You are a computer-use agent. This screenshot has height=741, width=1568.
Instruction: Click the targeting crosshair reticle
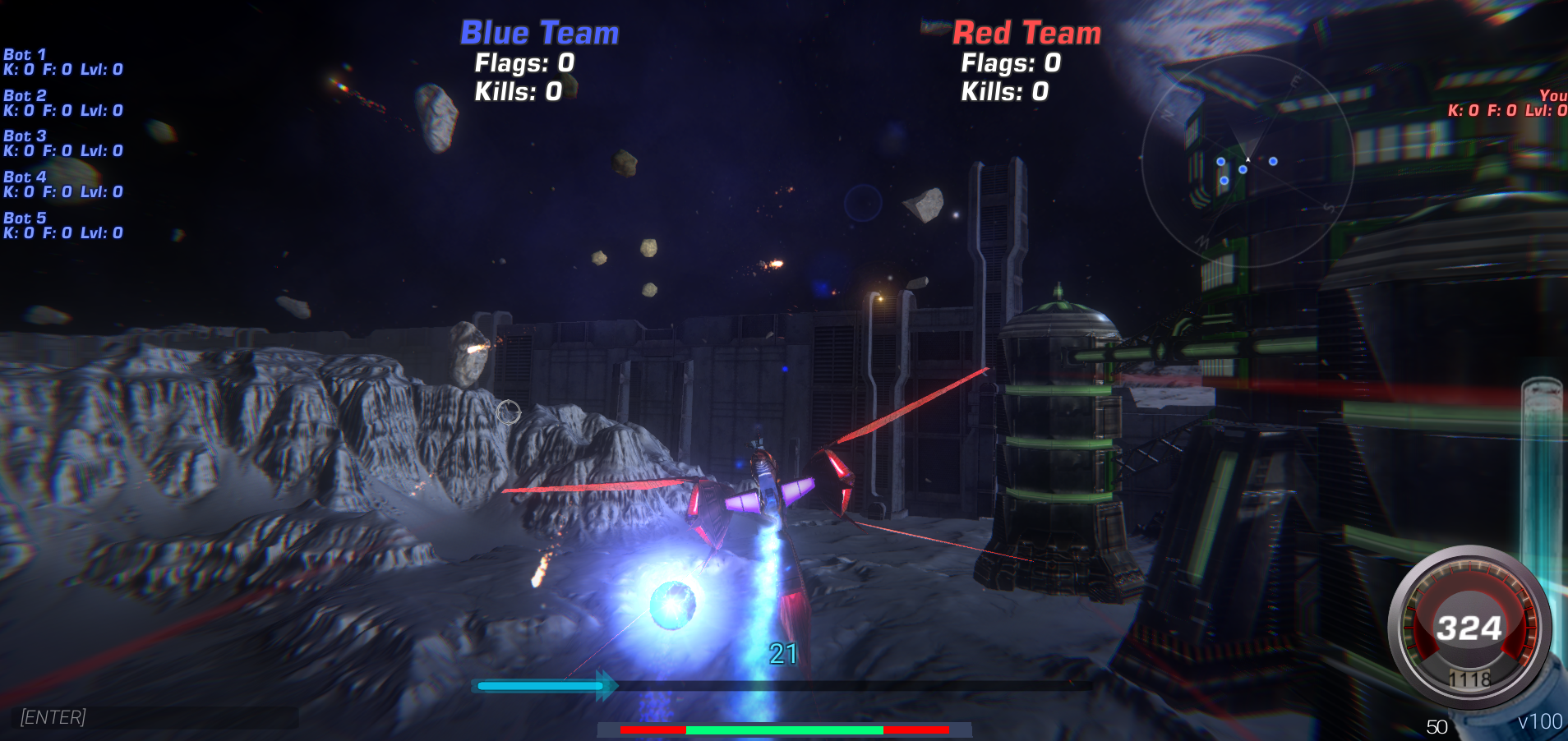coord(510,413)
